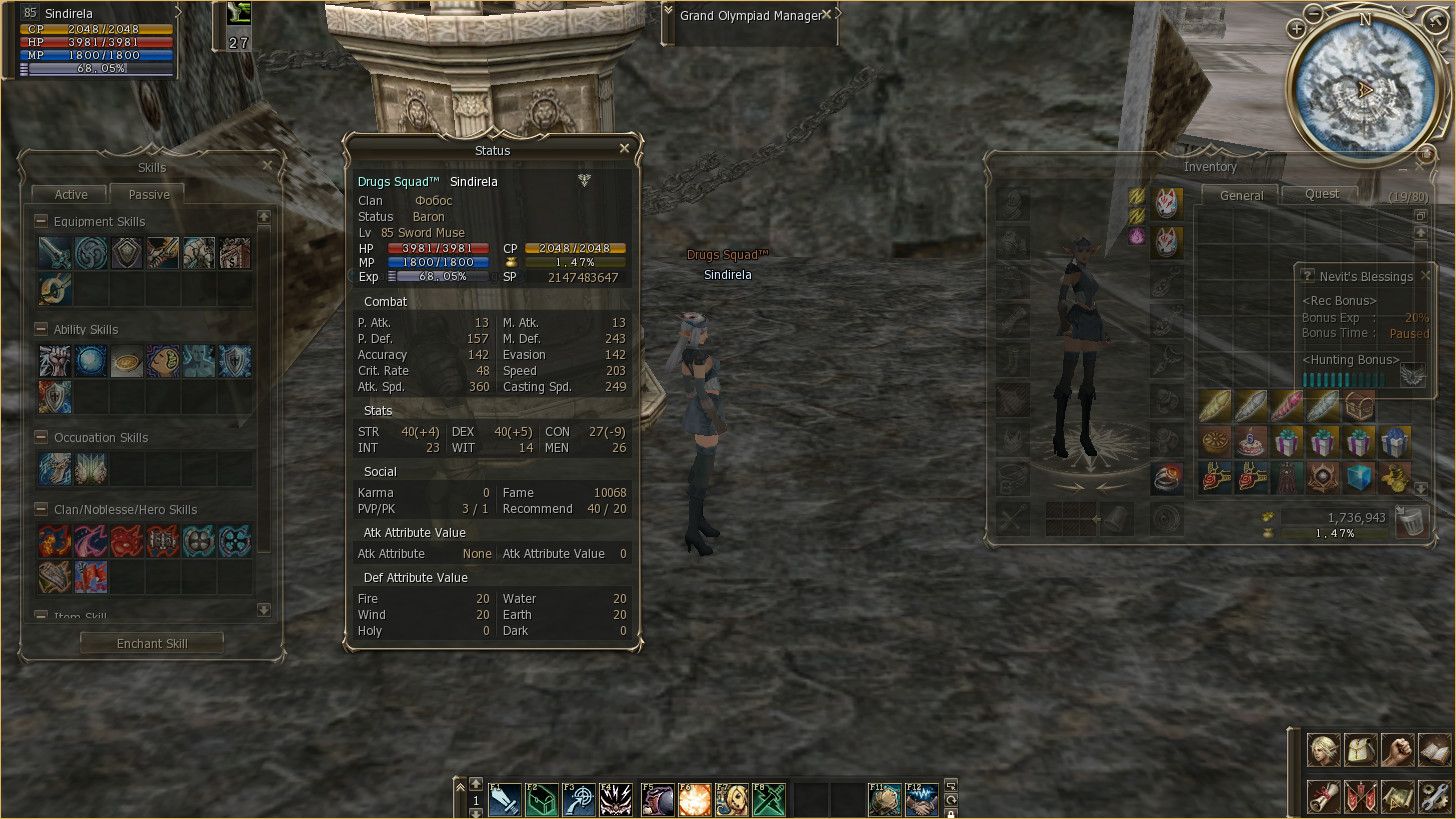
Task: Click the F2 chest pickup shortcut
Action: pos(542,799)
